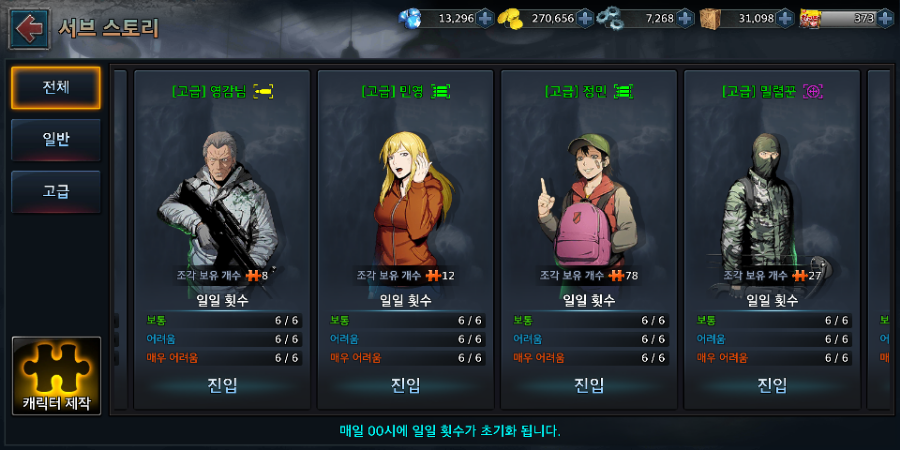Select the 전체 category tab

tap(56, 88)
